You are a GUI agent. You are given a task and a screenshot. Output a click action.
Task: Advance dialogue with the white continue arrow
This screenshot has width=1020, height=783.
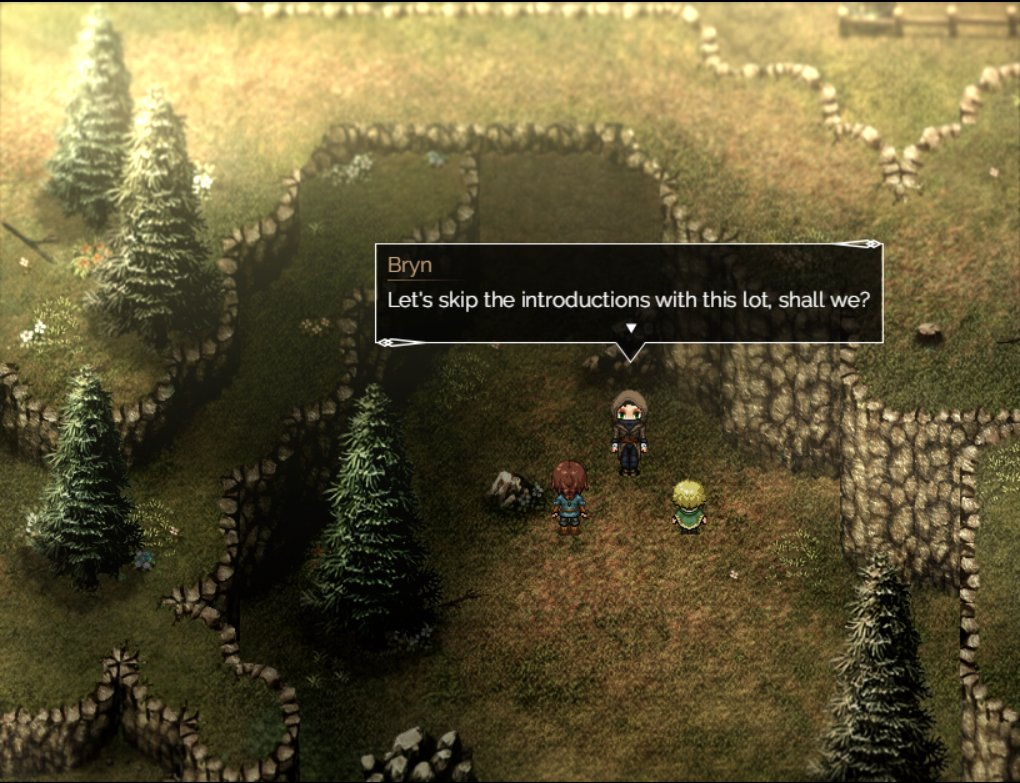[x=630, y=328]
